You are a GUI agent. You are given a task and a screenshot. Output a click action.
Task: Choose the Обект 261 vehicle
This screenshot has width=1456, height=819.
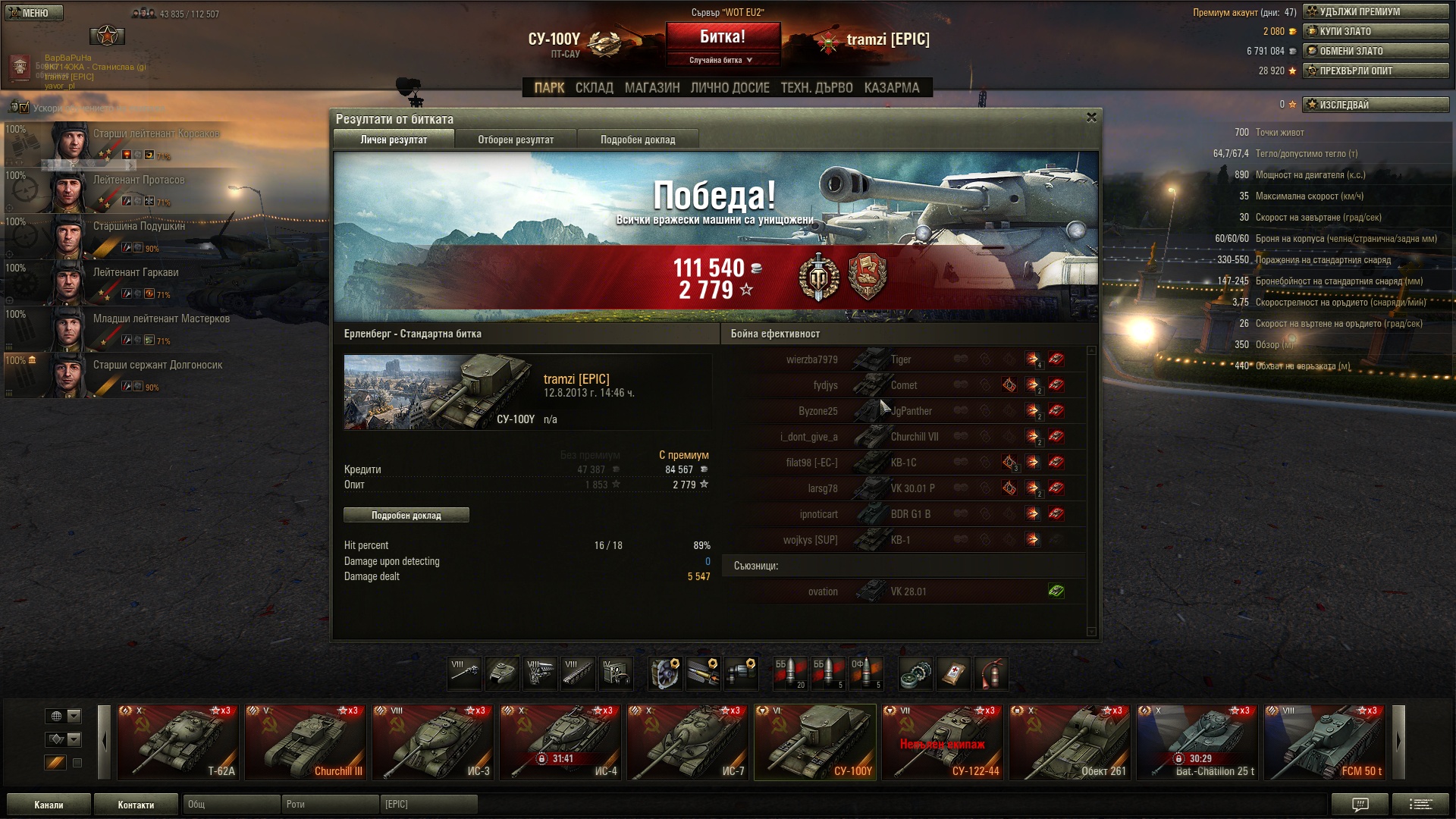(1070, 742)
